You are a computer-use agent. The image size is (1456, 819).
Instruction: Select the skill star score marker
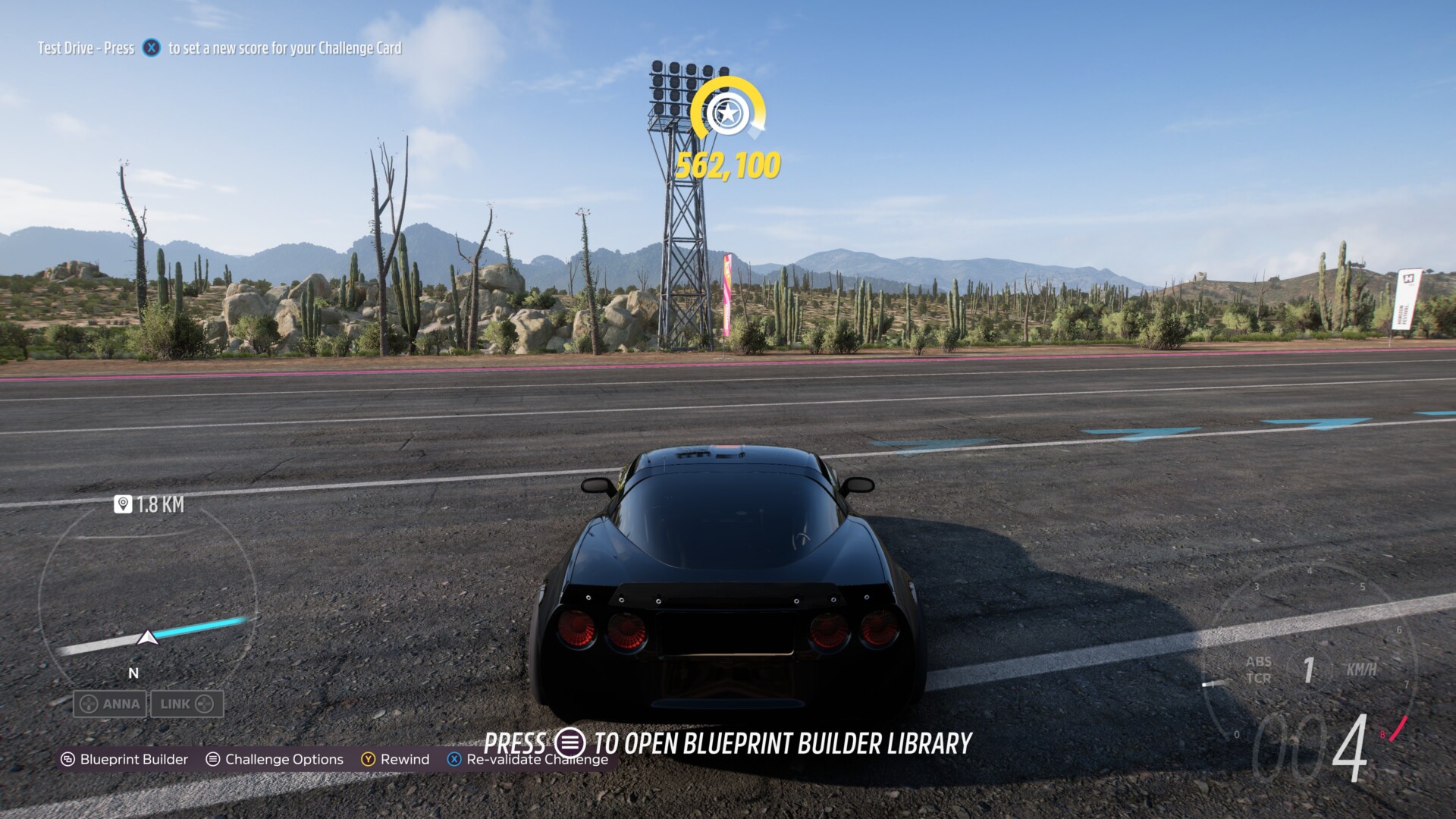tap(727, 114)
